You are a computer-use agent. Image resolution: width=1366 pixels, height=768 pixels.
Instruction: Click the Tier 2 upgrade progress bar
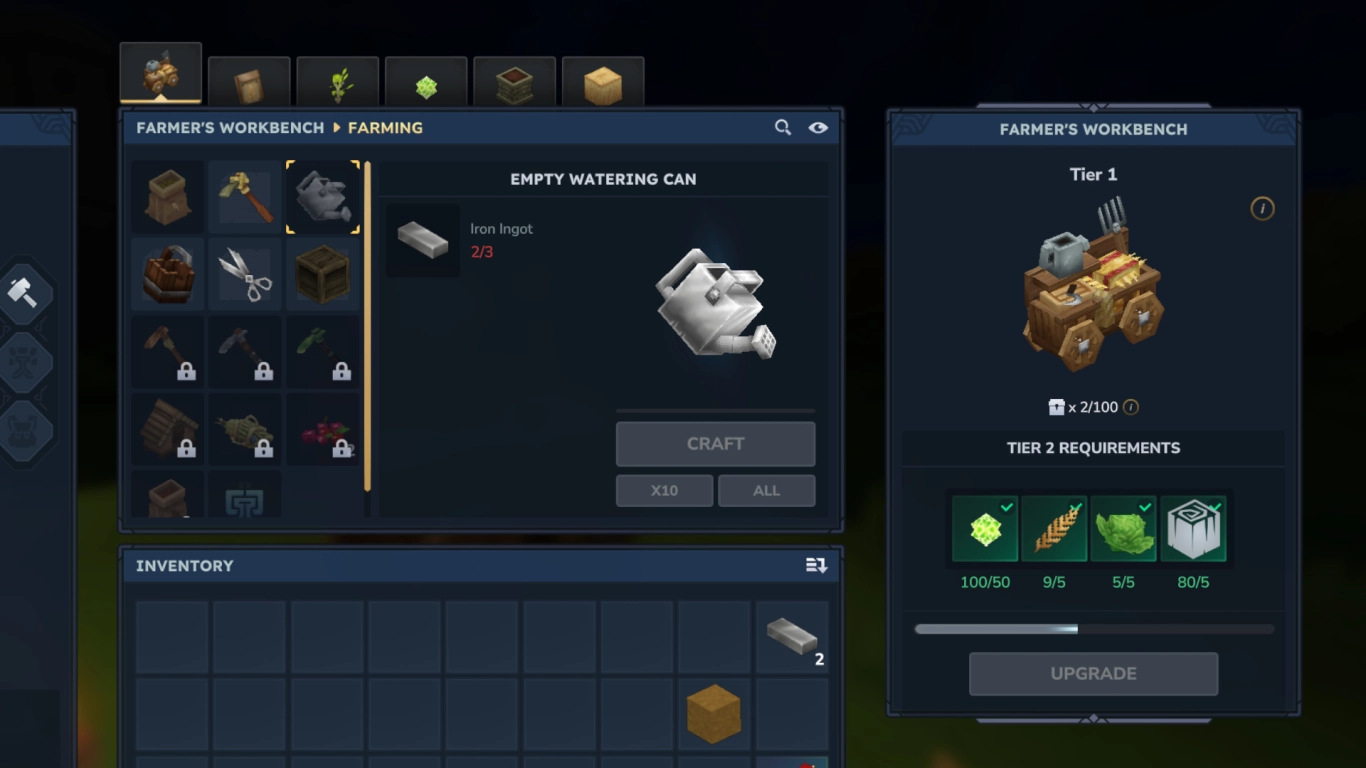[1094, 628]
